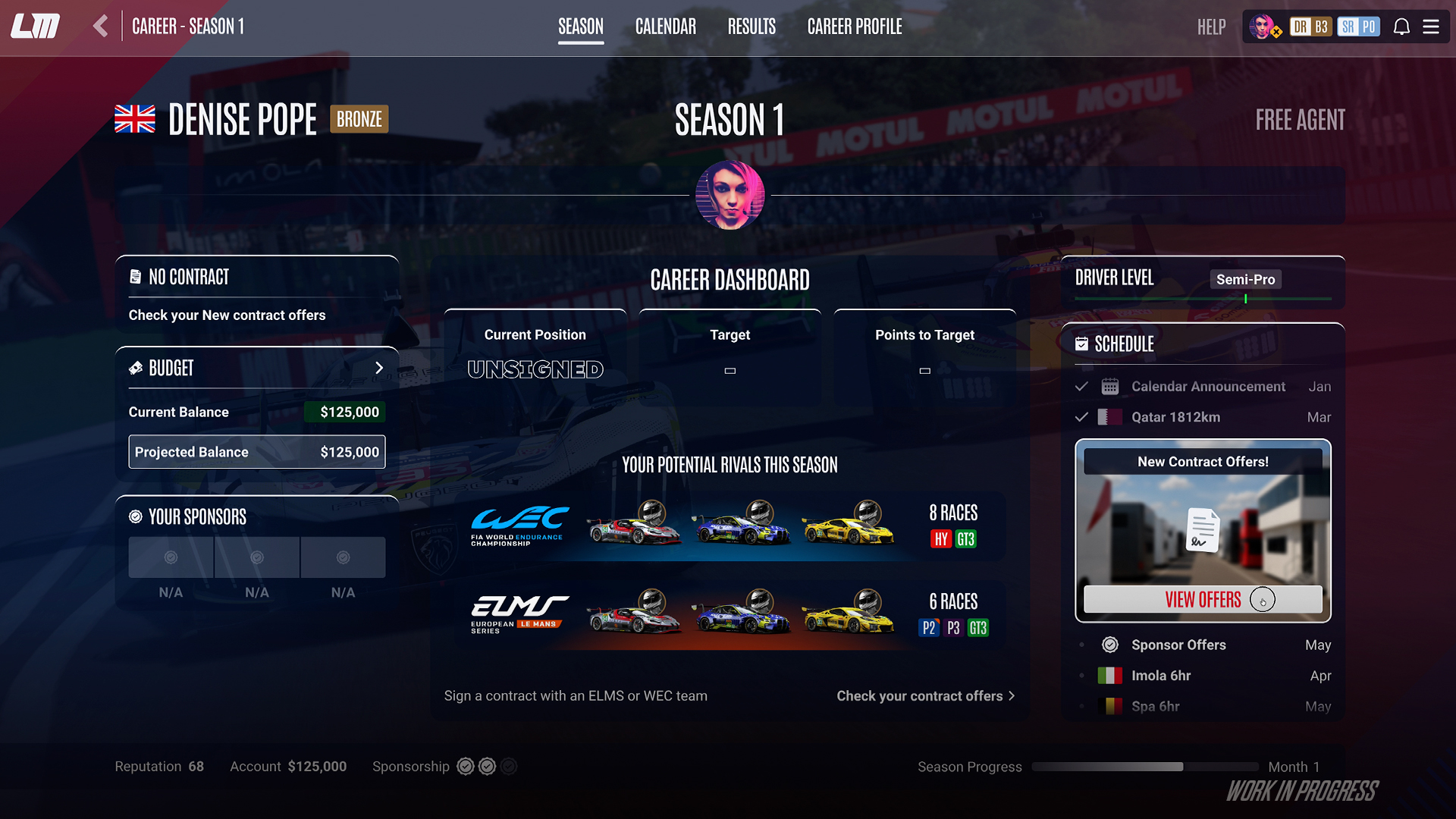This screenshot has height=819, width=1456.
Task: Open the Help page
Action: pos(1211,27)
